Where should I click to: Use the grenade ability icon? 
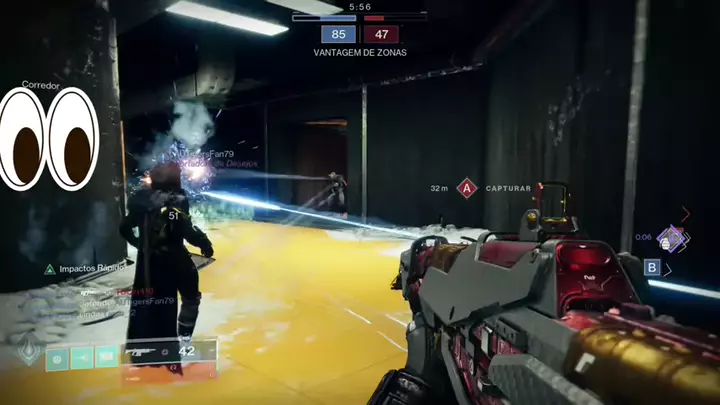coord(57,358)
